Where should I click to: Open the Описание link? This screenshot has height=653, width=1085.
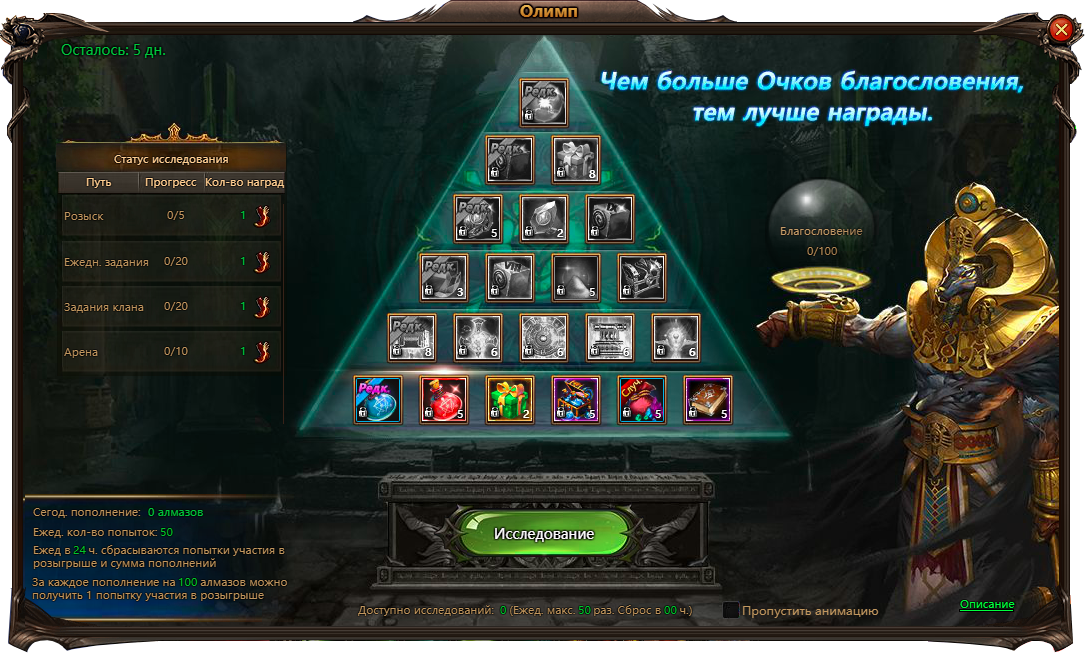[986, 604]
